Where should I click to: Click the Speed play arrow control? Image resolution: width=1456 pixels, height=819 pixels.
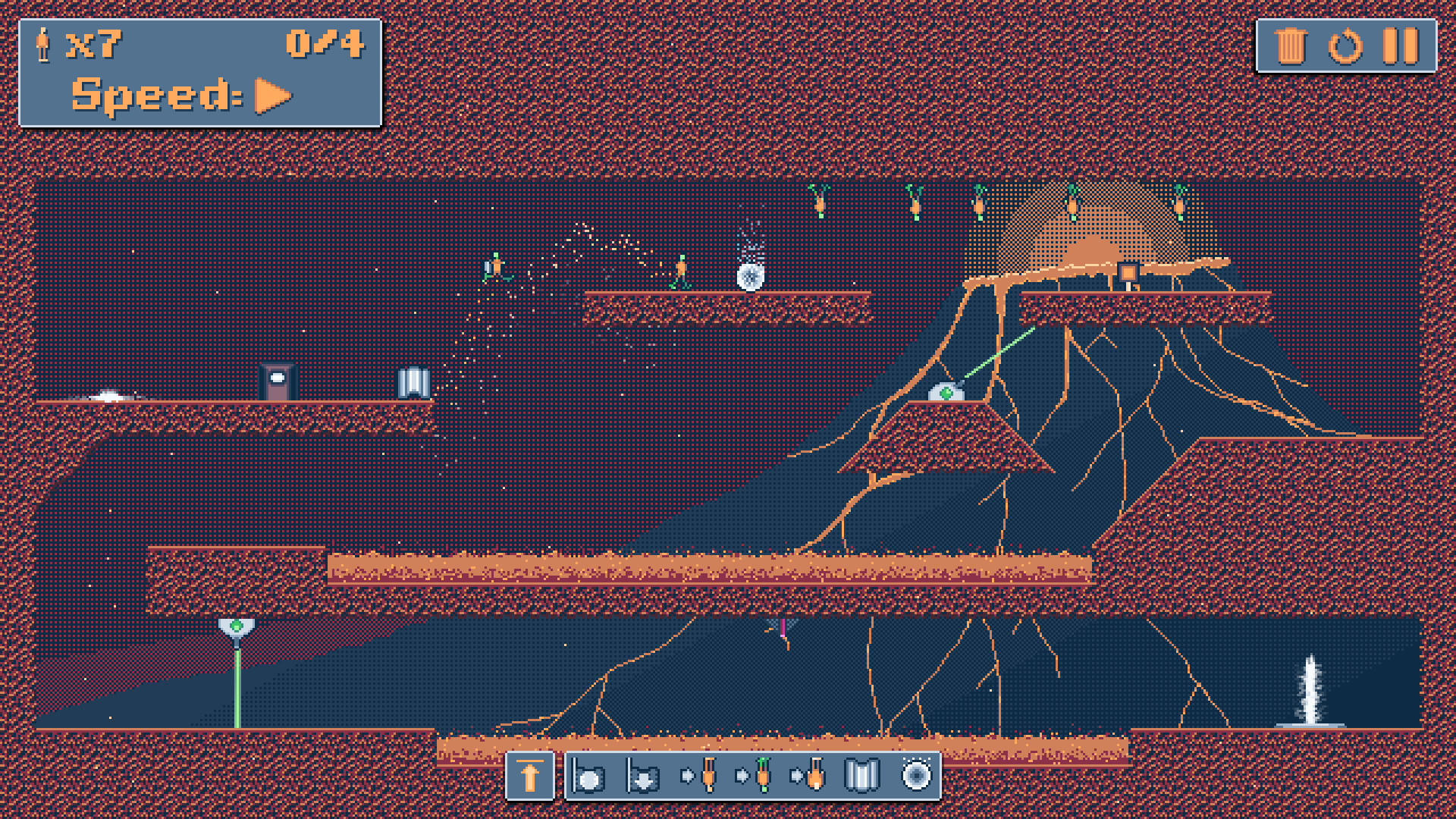coord(269,95)
